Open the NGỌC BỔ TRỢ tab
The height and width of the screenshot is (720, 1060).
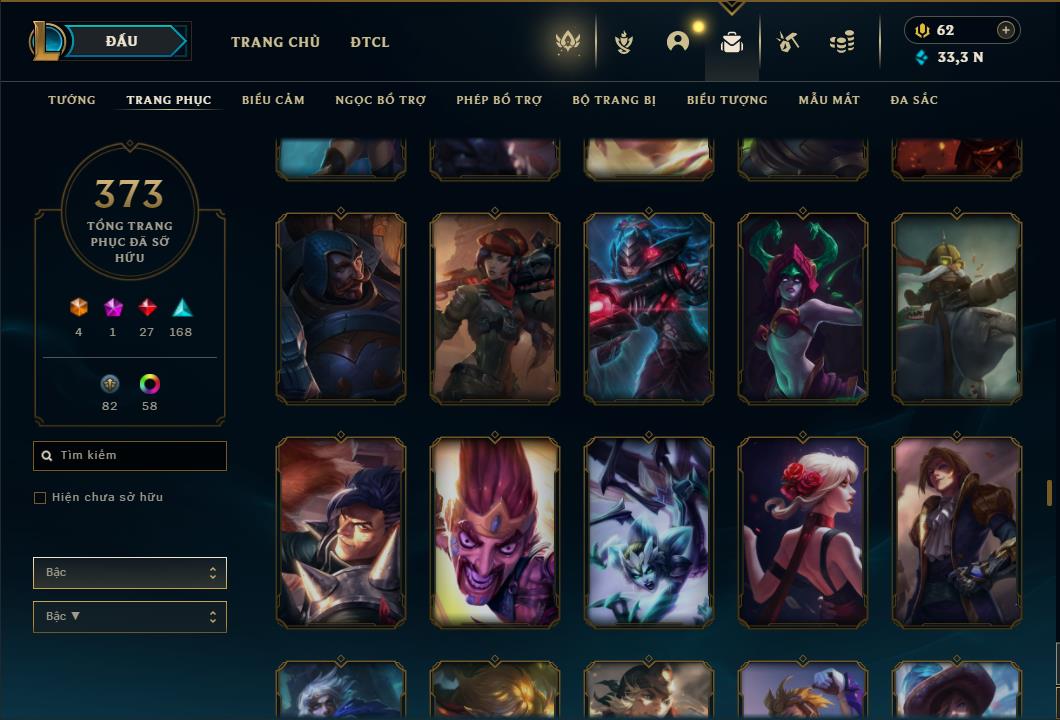380,100
